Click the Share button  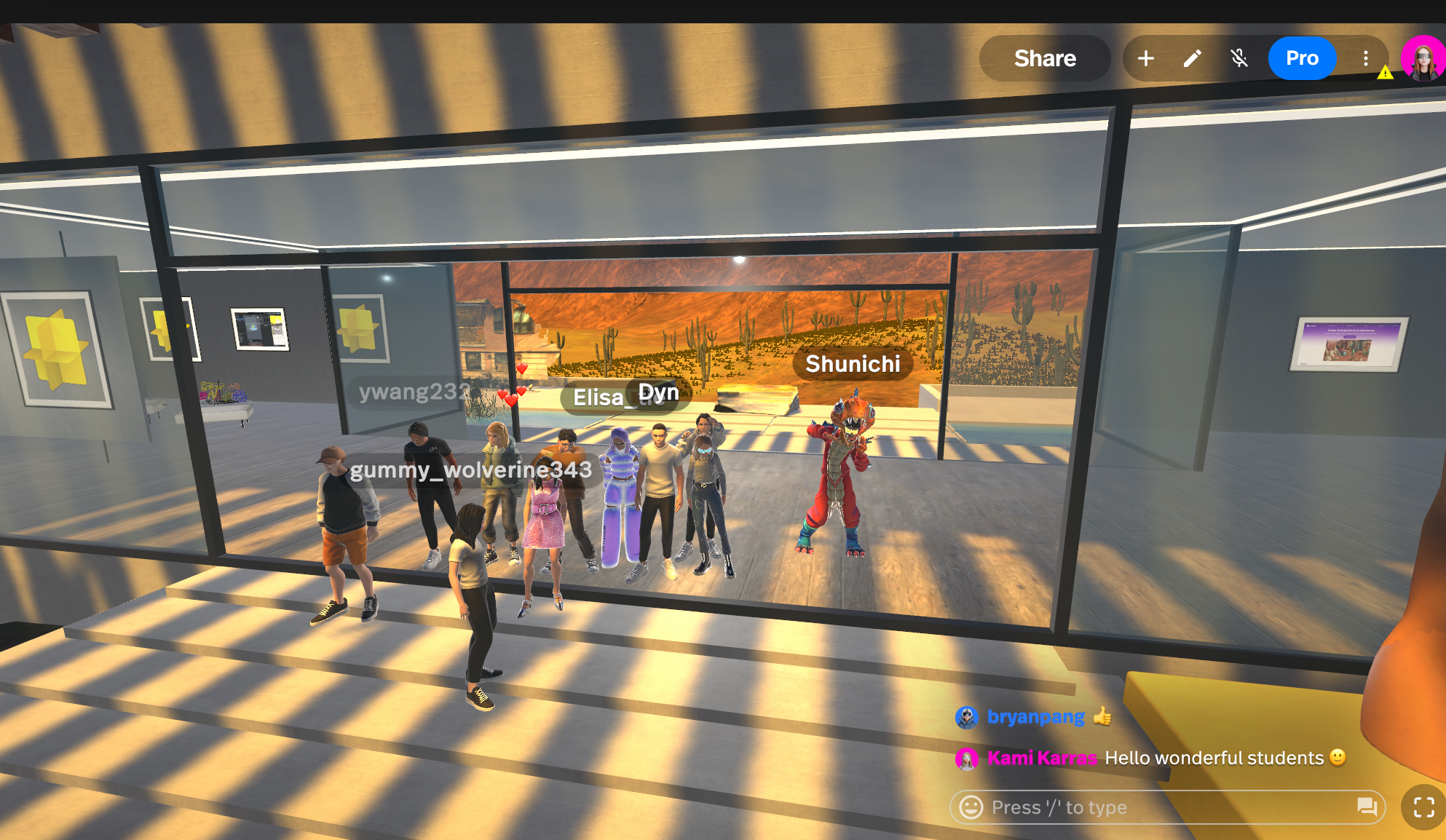point(1045,58)
